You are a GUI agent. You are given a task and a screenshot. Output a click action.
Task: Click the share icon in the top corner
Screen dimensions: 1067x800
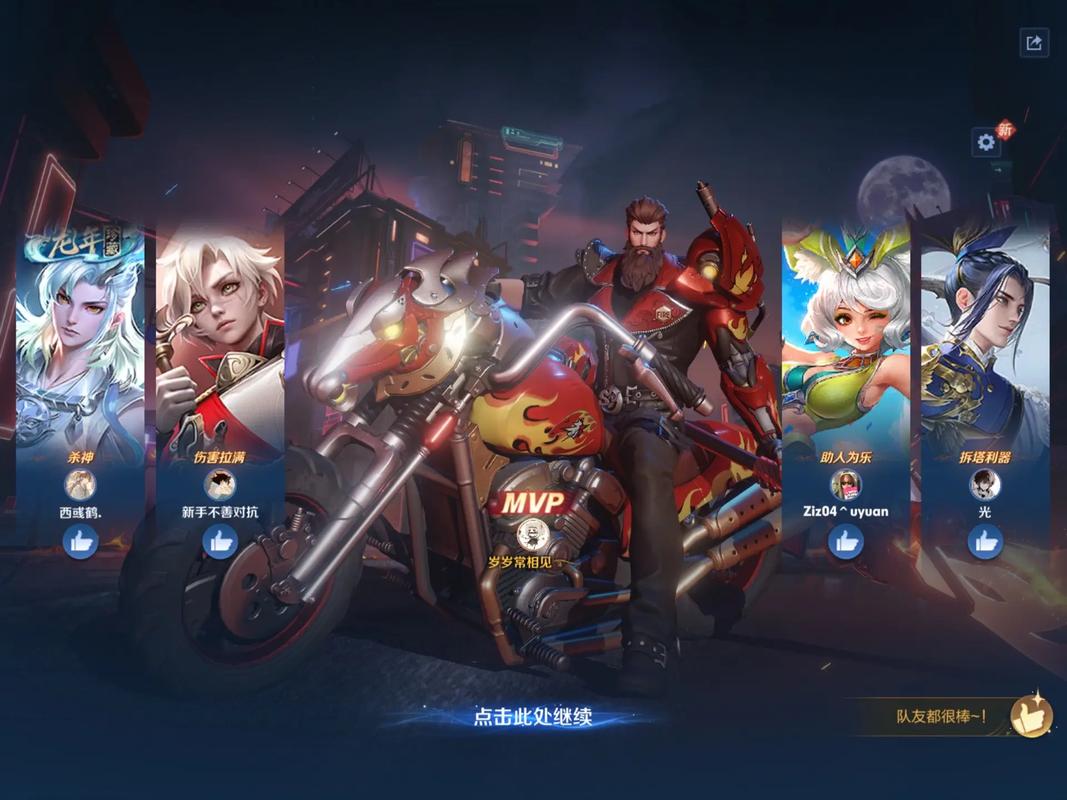1034,42
